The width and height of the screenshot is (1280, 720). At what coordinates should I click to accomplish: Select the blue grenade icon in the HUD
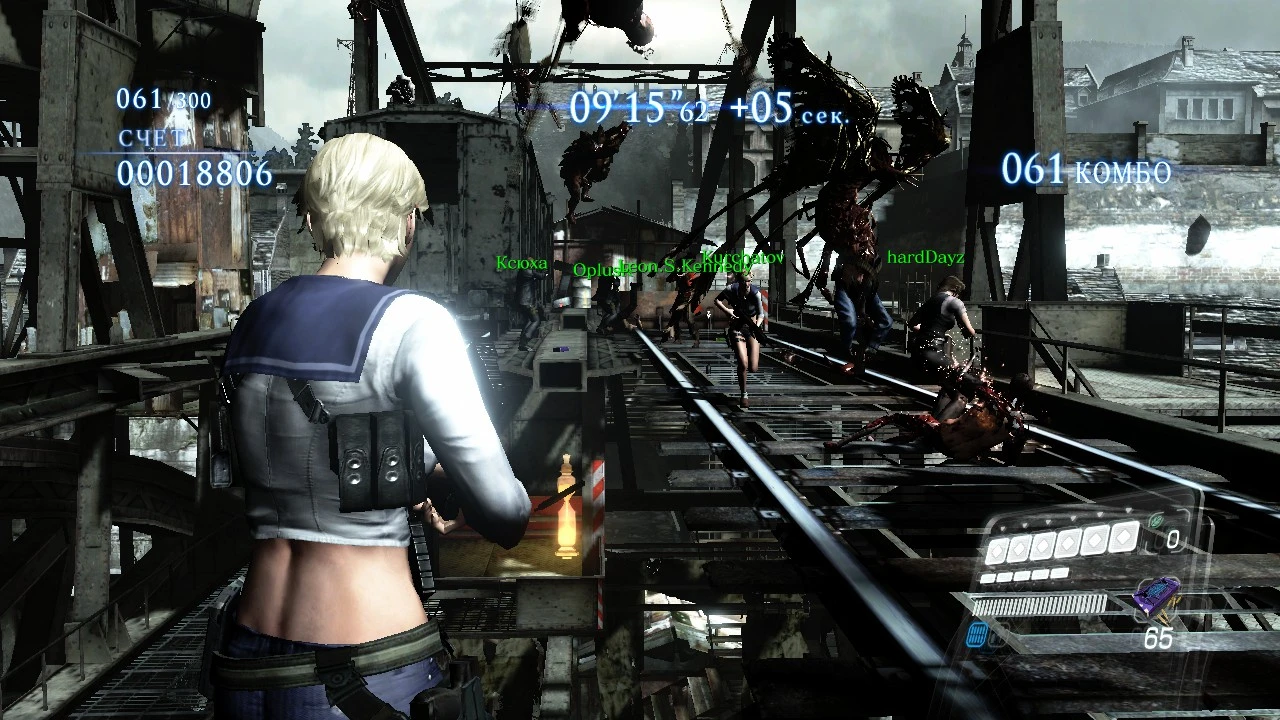[977, 636]
